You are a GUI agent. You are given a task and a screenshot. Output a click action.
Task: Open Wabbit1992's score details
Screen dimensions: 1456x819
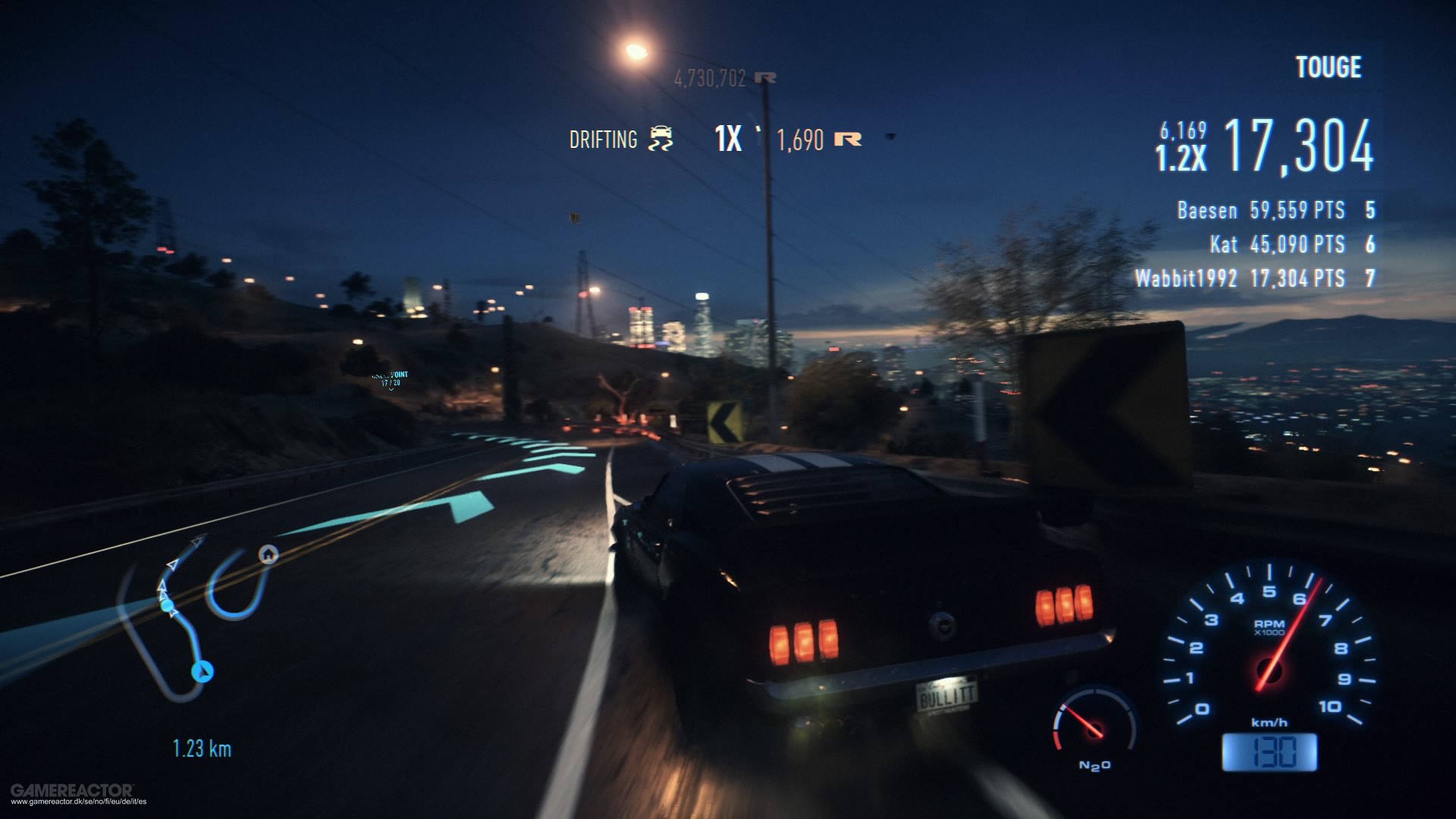(x=1259, y=278)
